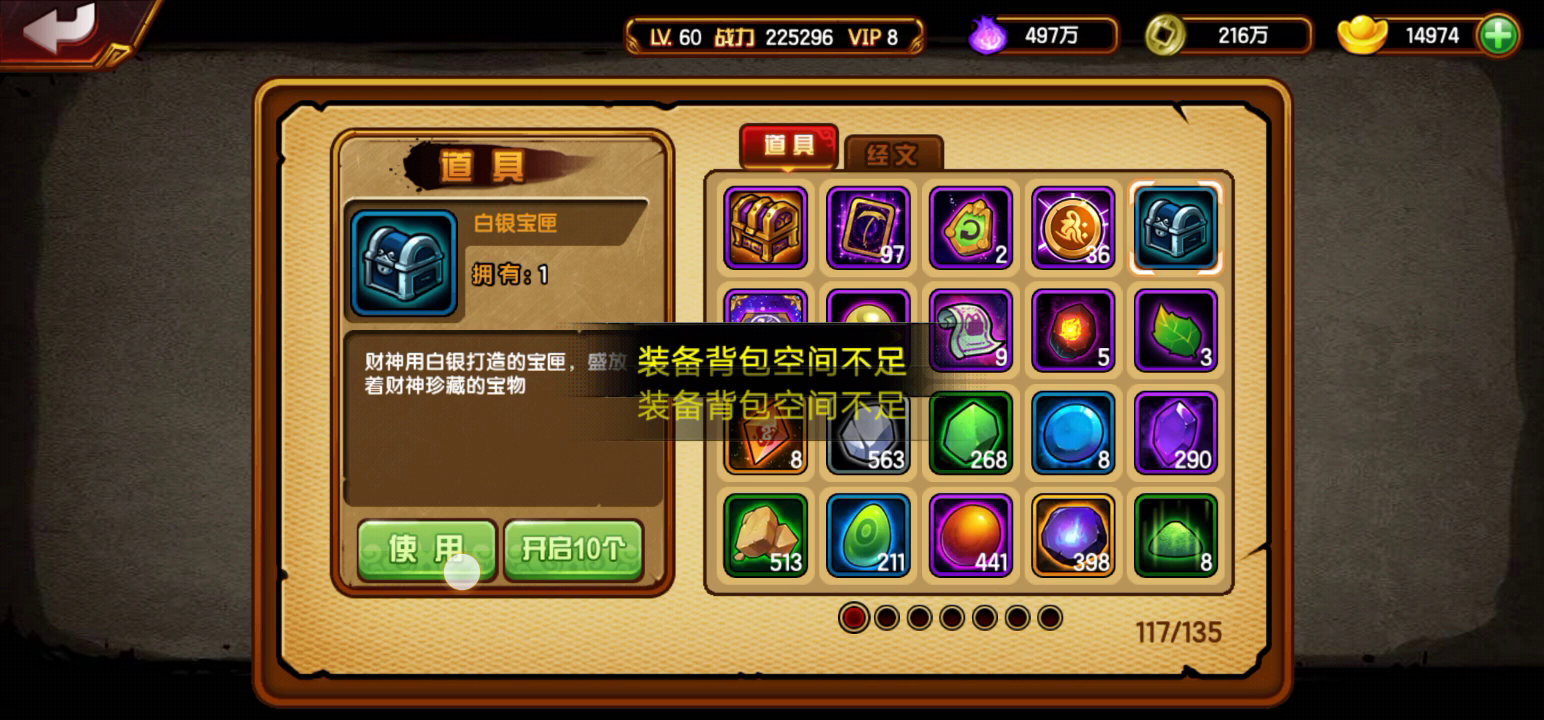Viewport: 1544px width, 720px height.
Task: Select the orange orb with count 441
Action: (970, 535)
